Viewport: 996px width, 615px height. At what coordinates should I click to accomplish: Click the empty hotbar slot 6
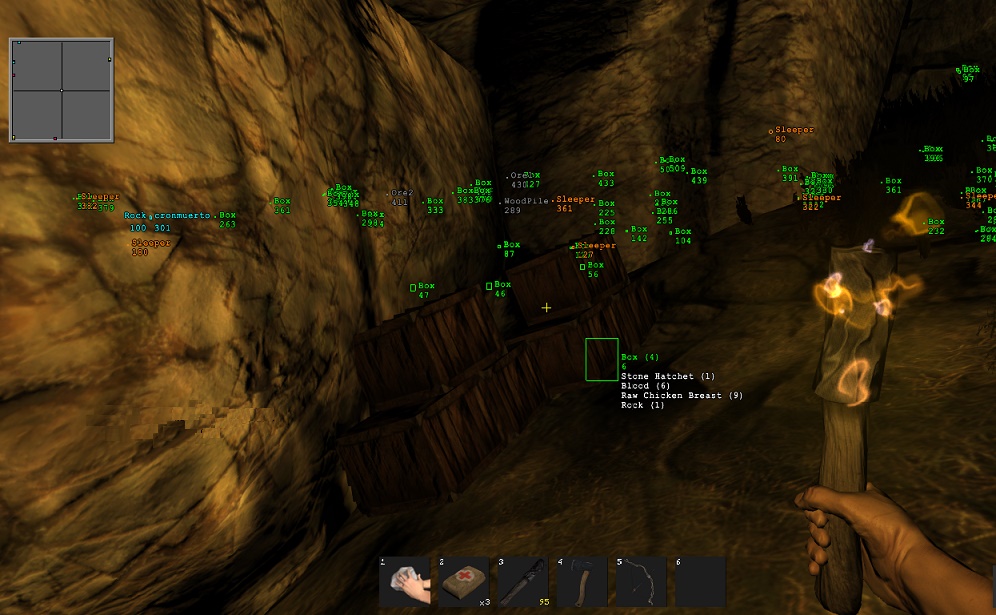(x=700, y=582)
